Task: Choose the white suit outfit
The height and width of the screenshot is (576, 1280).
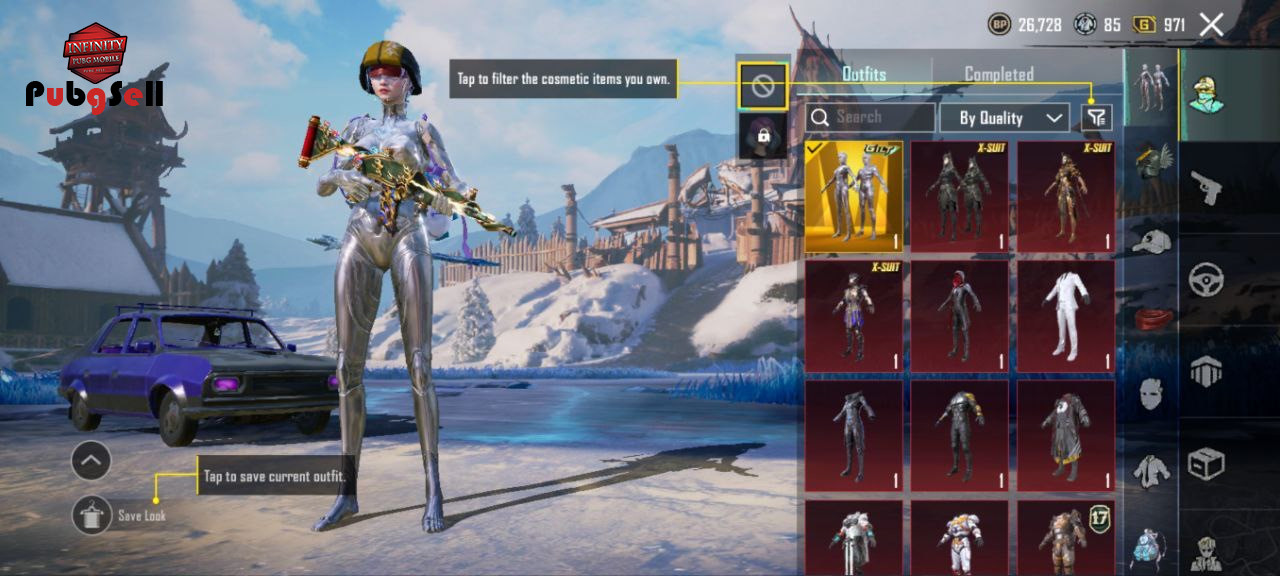Action: tap(1066, 314)
